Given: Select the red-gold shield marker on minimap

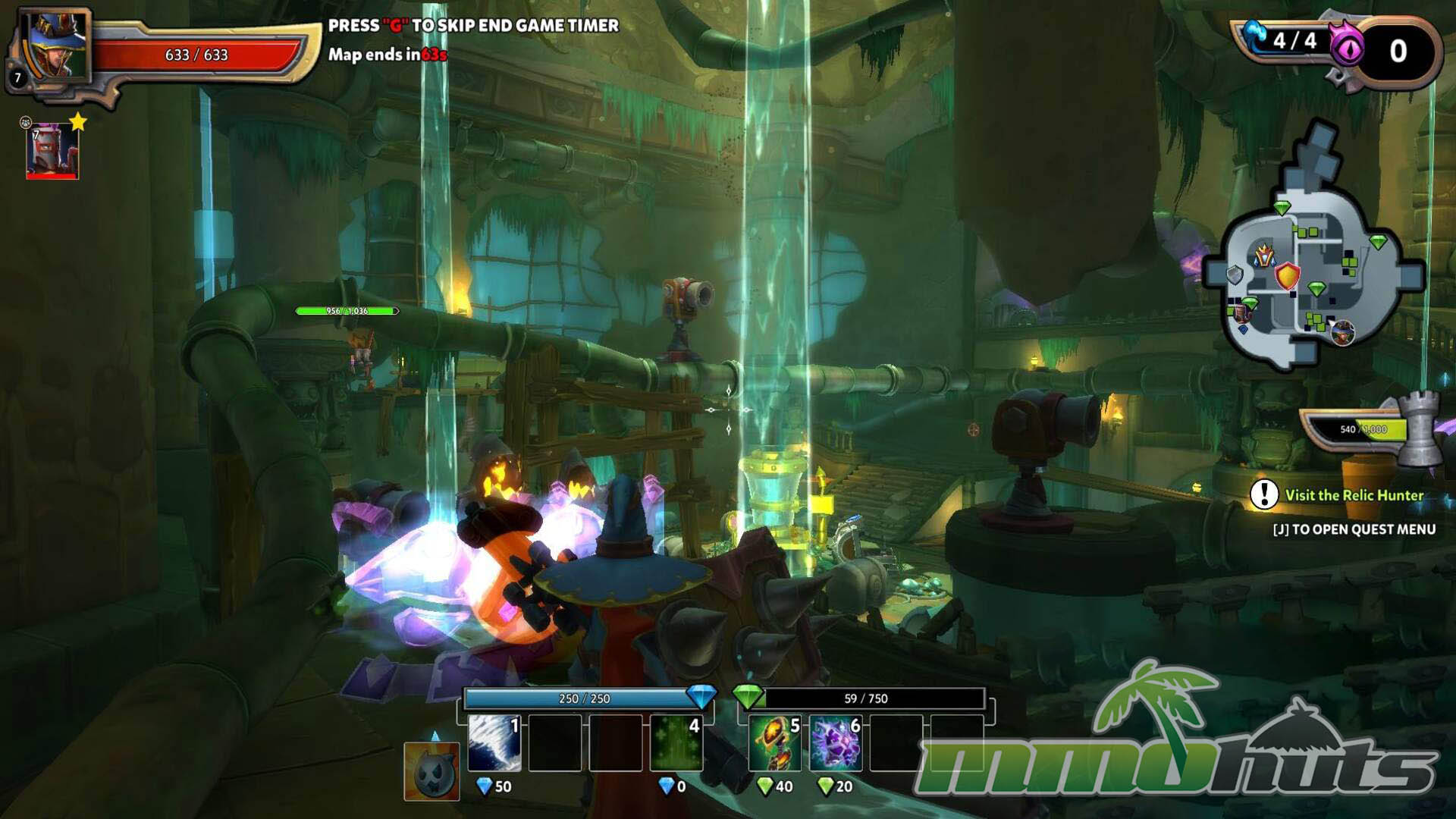Looking at the screenshot, I should (x=1287, y=276).
